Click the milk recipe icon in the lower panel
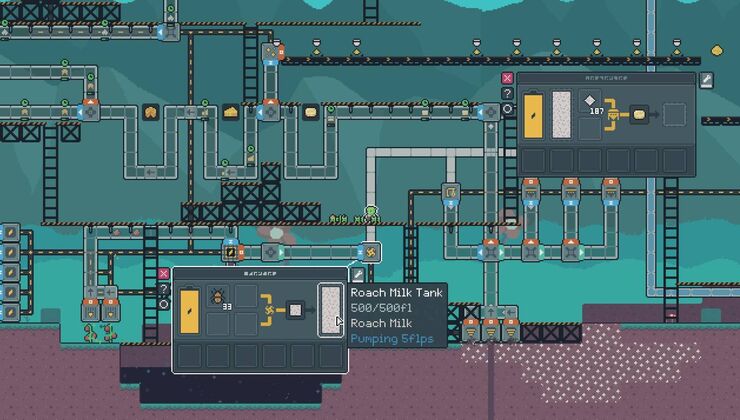This screenshot has height=420, width=740. tap(296, 309)
